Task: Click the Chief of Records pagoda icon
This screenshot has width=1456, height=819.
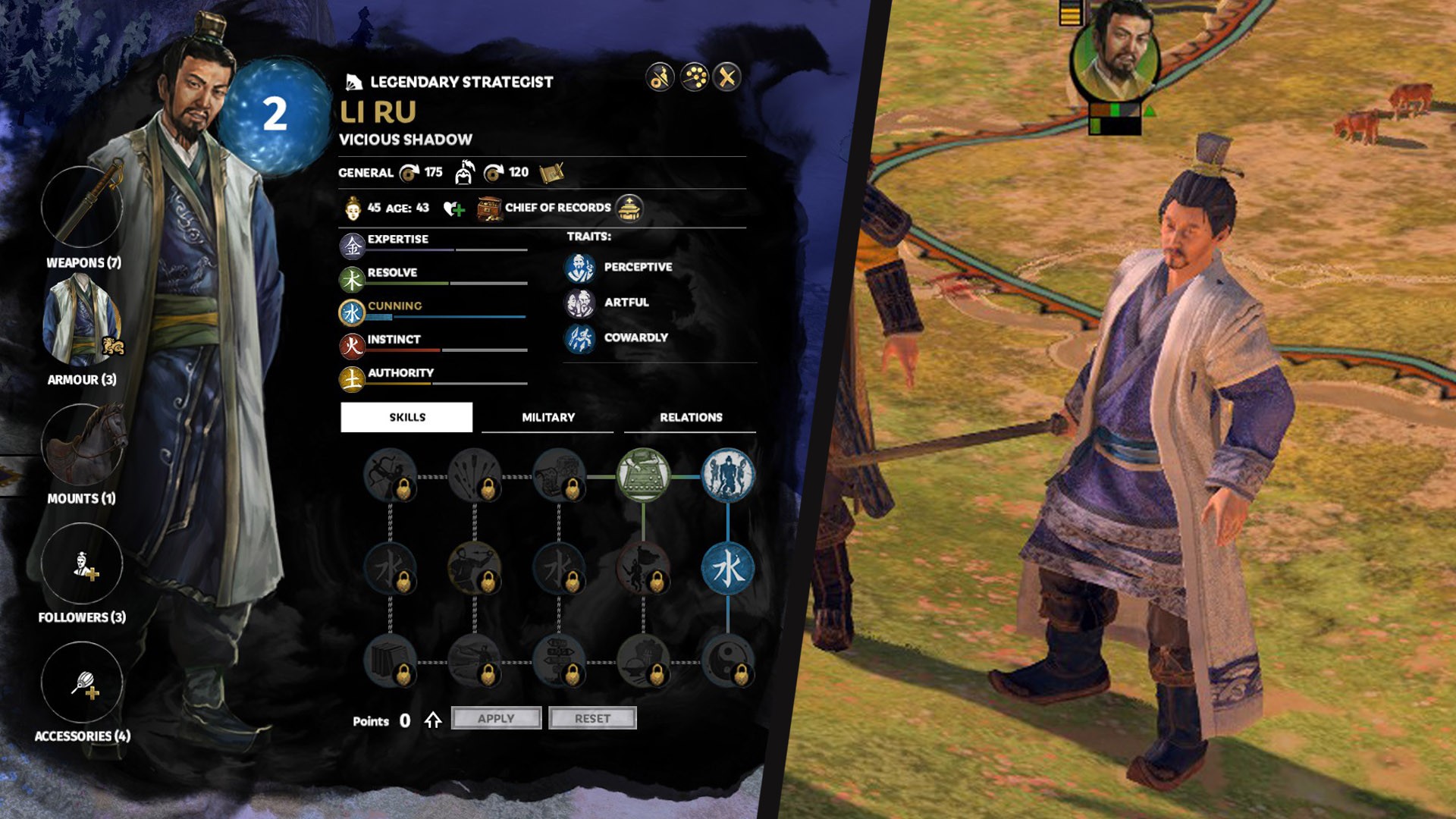Action: coord(629,208)
